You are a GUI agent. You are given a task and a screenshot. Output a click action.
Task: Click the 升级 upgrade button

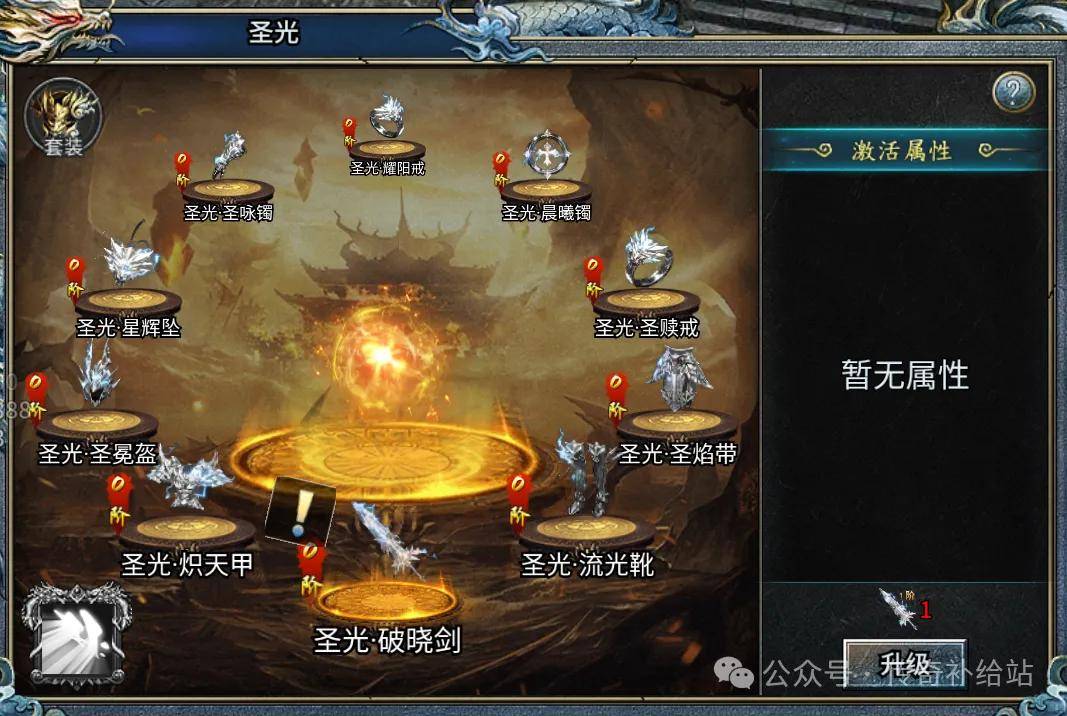[904, 663]
